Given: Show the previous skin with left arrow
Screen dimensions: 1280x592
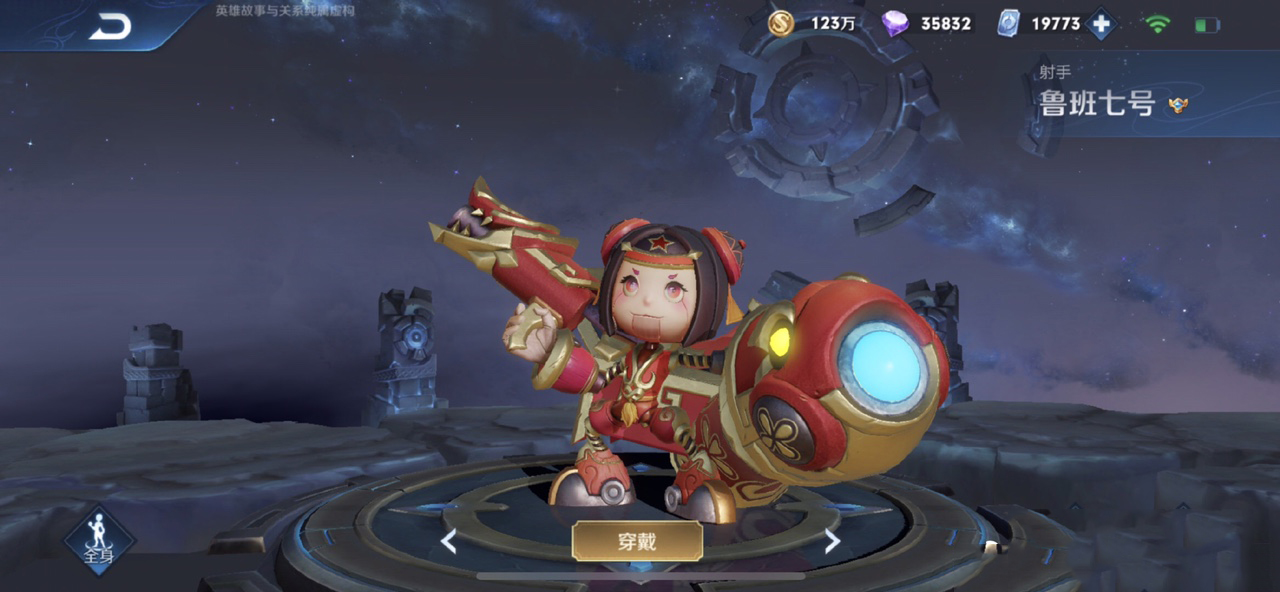Looking at the screenshot, I should pos(449,542).
